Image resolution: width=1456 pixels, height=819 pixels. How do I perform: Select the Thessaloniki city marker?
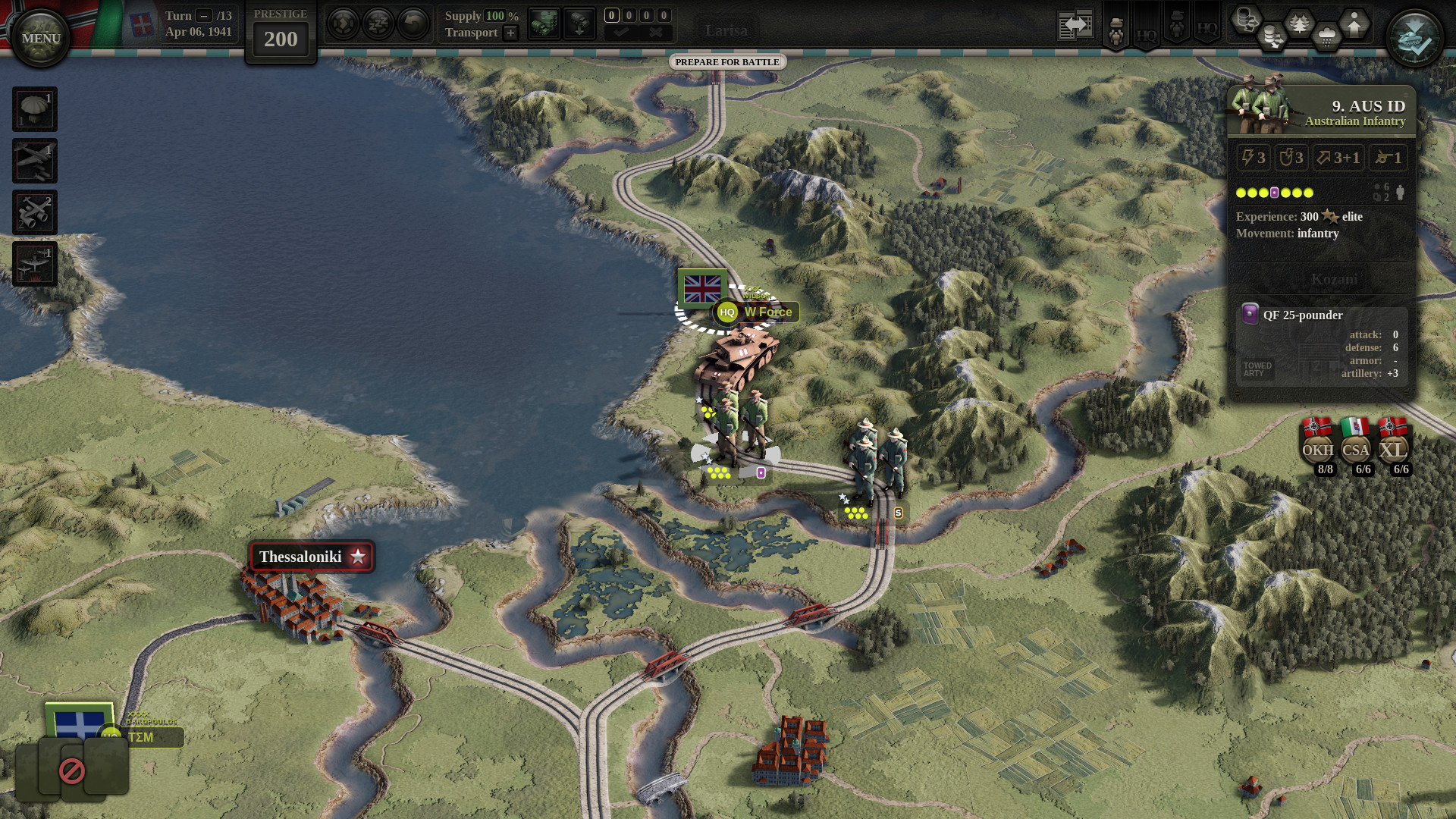tap(310, 556)
